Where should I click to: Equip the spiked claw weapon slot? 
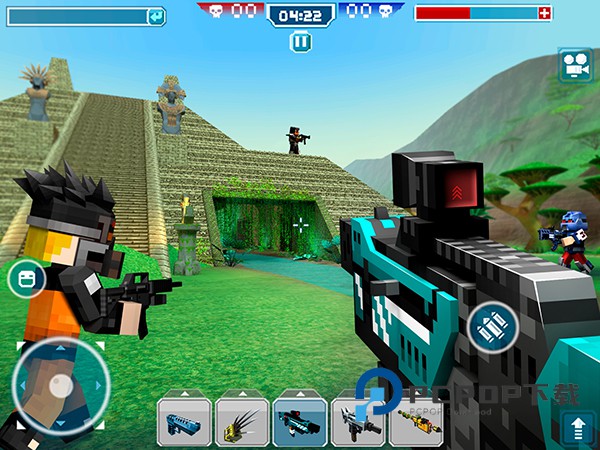(x=242, y=421)
